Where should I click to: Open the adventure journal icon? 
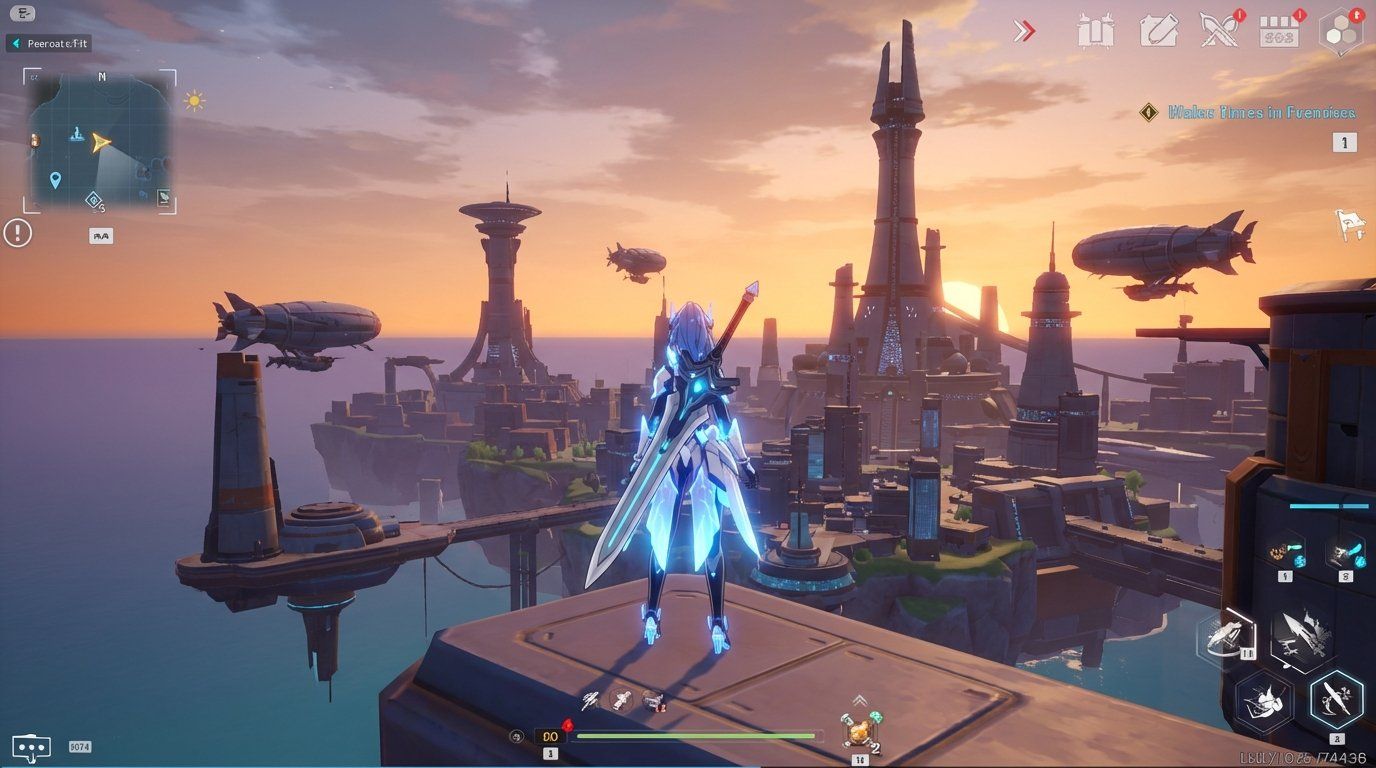click(x=1160, y=31)
